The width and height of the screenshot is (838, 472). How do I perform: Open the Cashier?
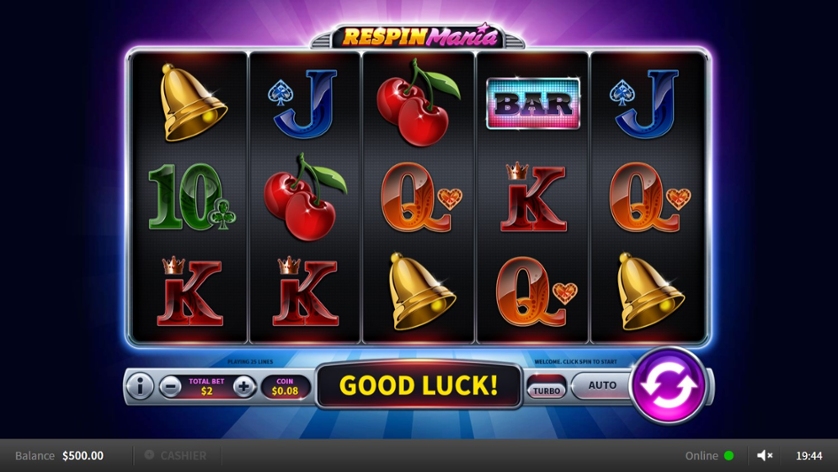pyautogui.click(x=176, y=456)
